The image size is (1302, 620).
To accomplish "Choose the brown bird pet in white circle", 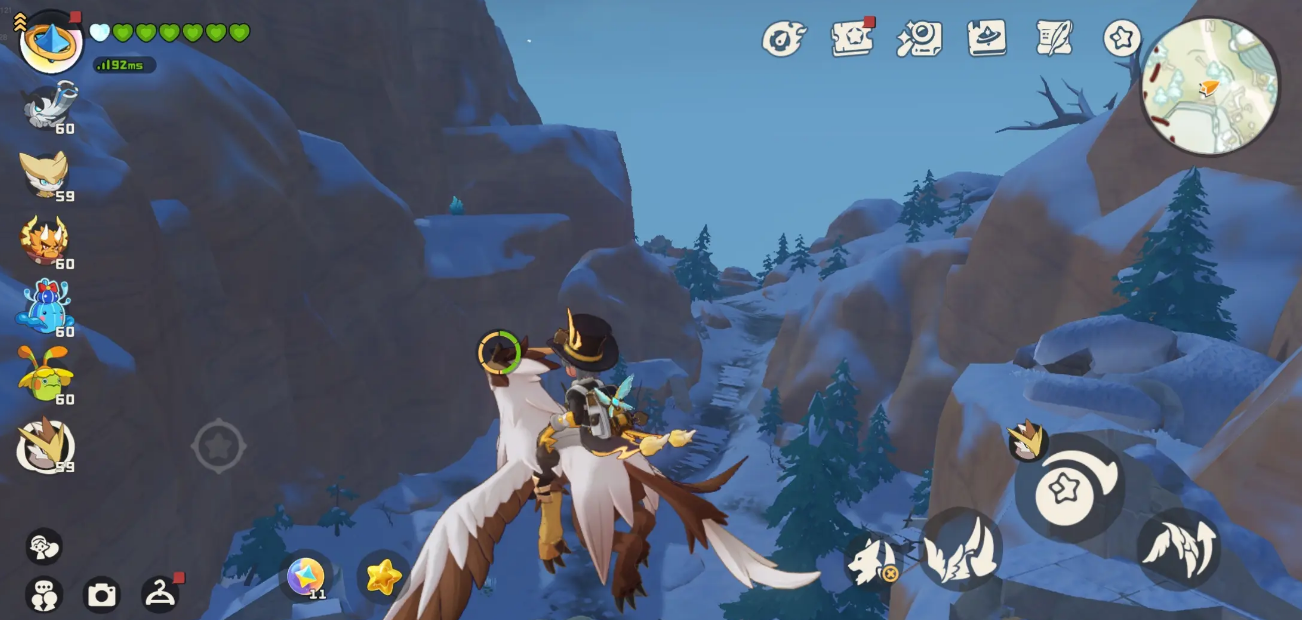I will [x=45, y=444].
